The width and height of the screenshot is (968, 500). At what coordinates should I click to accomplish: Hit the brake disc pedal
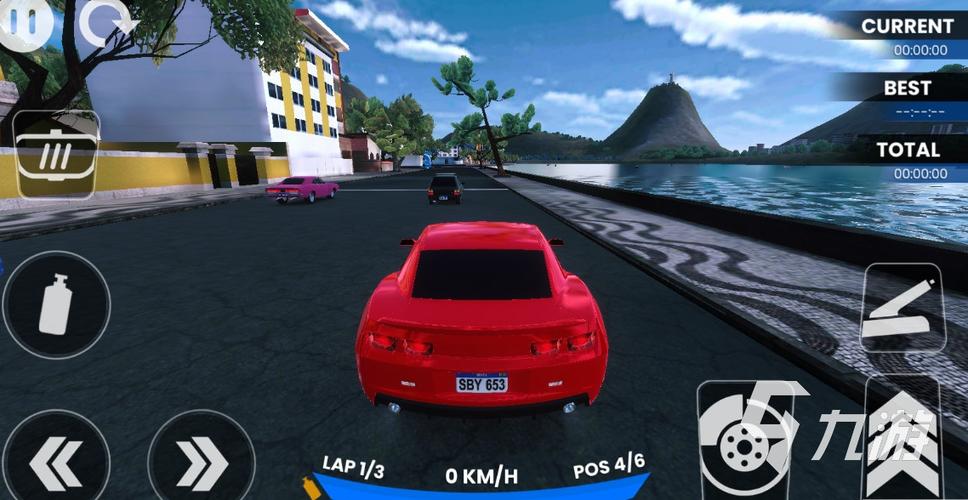click(742, 438)
